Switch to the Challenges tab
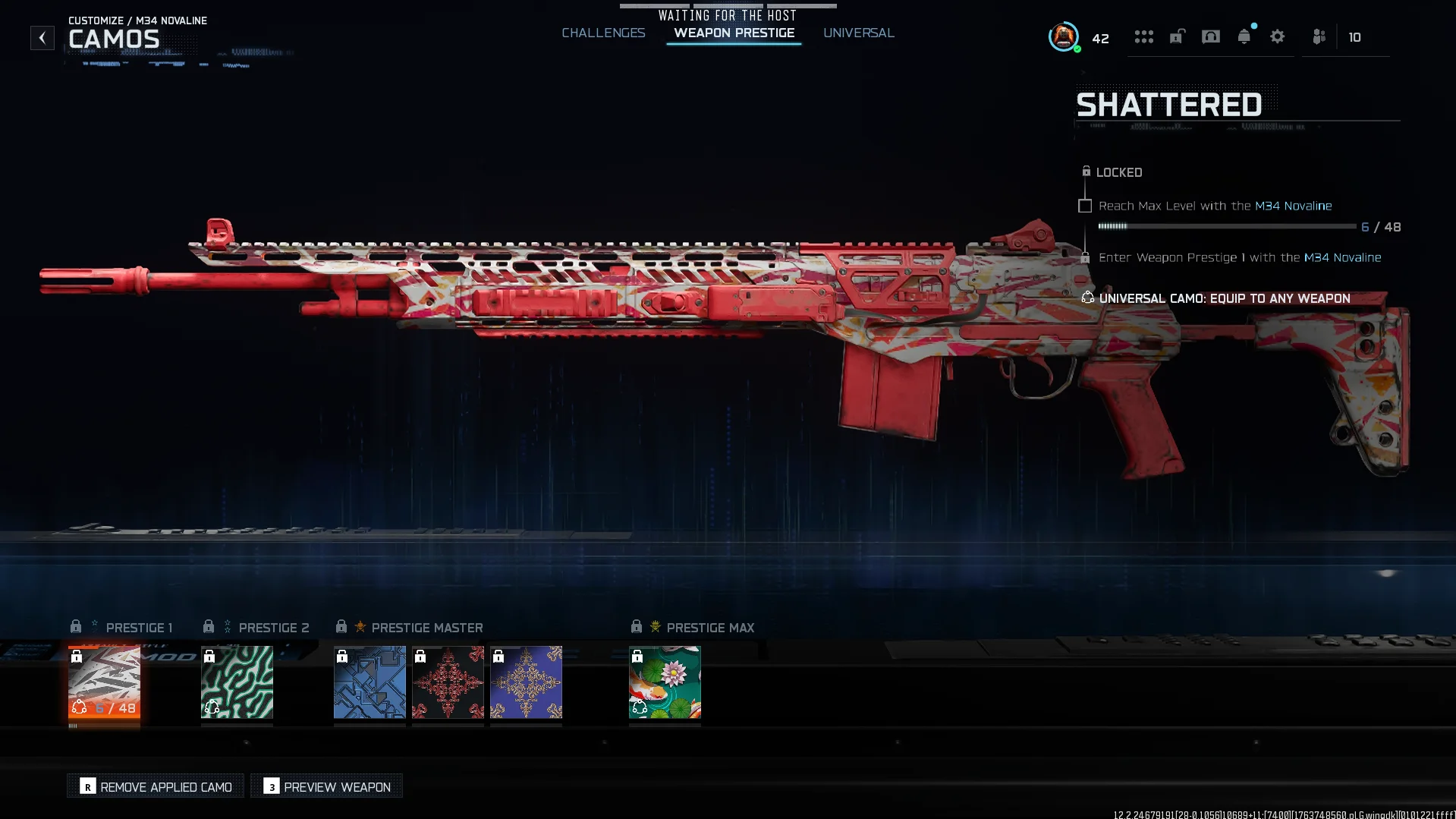Image resolution: width=1456 pixels, height=819 pixels. coord(603,33)
